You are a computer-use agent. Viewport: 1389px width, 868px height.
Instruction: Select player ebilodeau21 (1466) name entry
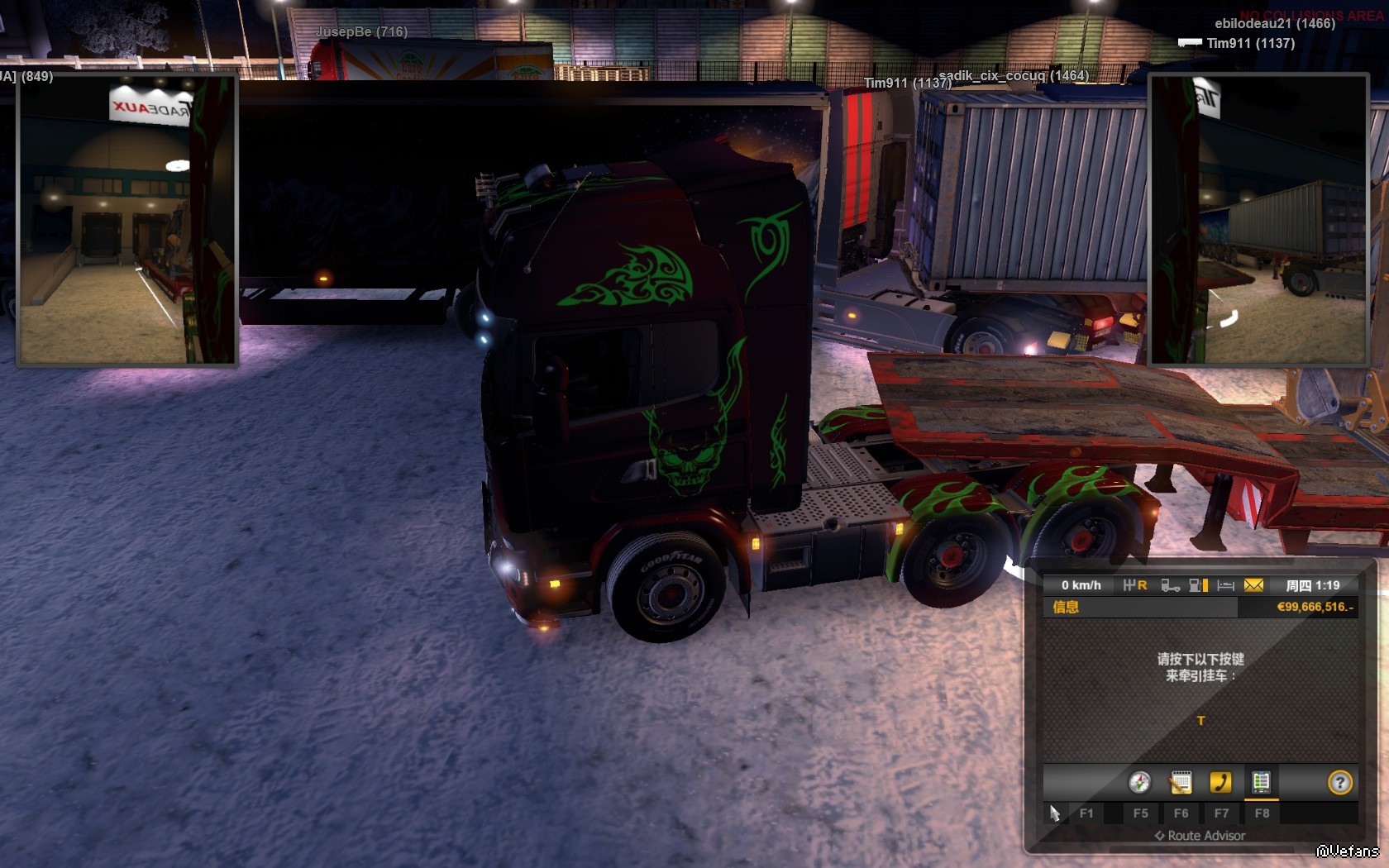[1274, 23]
